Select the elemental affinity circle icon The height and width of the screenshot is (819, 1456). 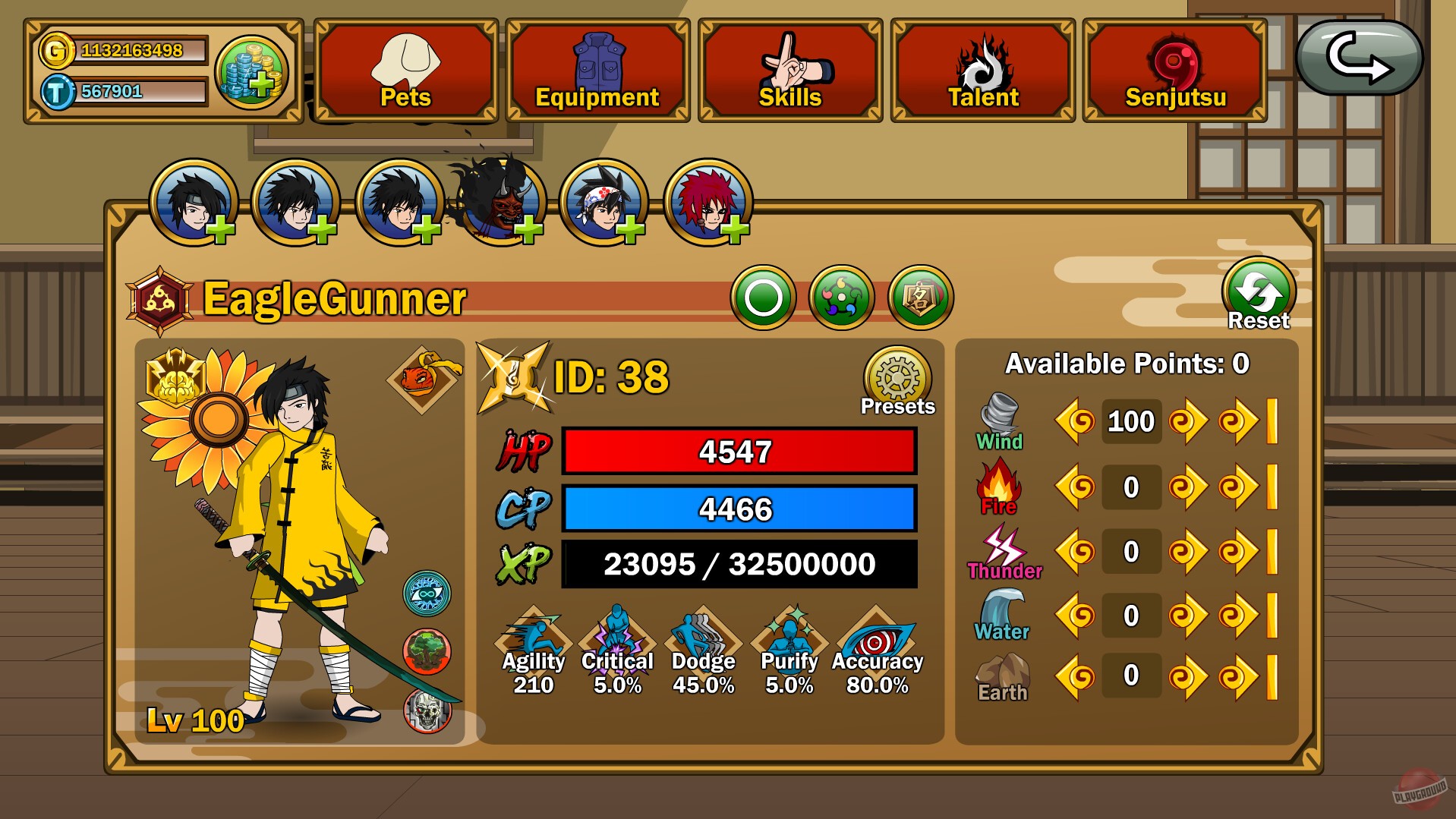click(x=841, y=297)
